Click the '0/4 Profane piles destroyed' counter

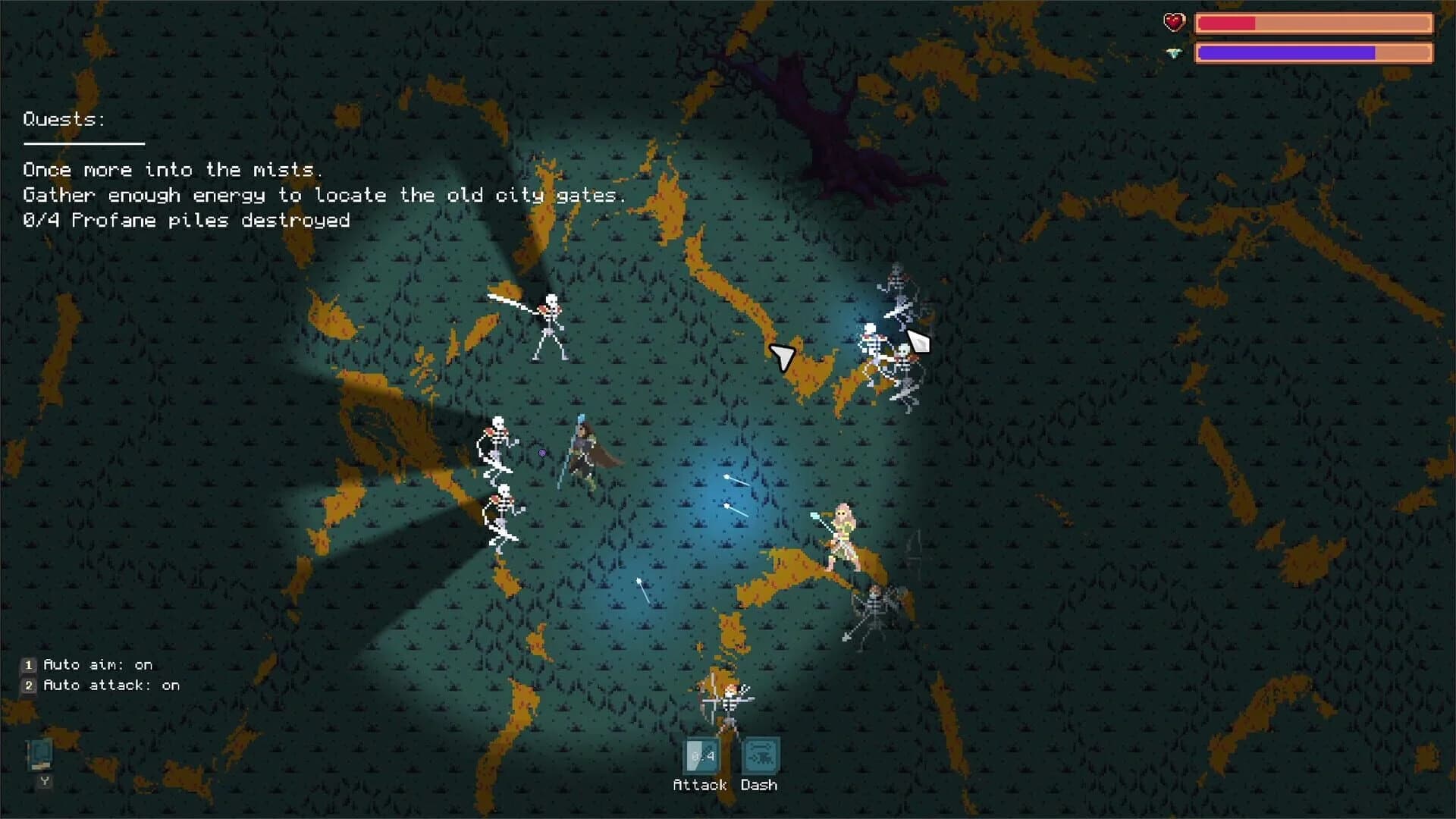[x=187, y=221]
